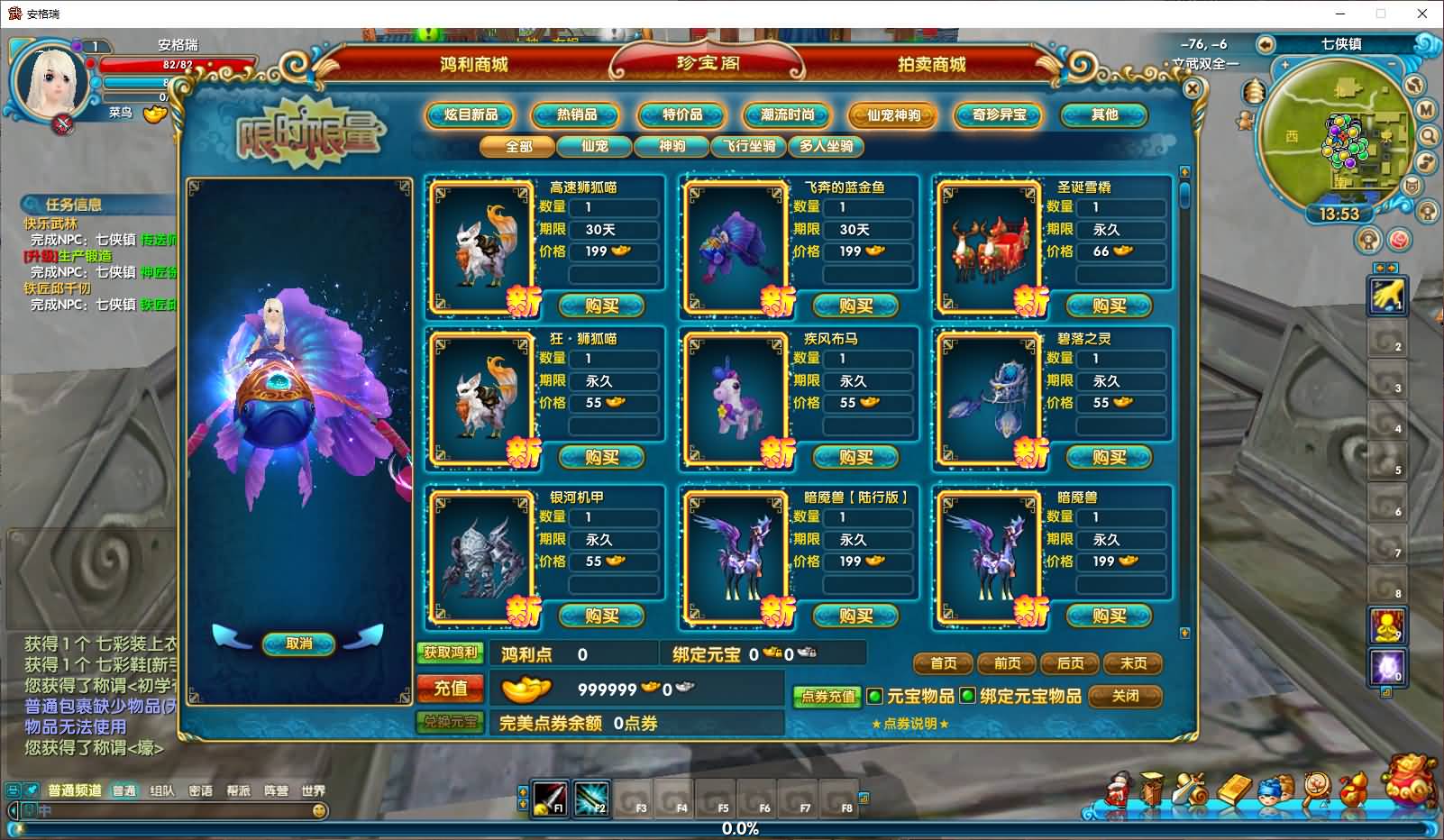This screenshot has width=1444, height=840.
Task: Jump to the 末页 last page
Action: click(1133, 663)
